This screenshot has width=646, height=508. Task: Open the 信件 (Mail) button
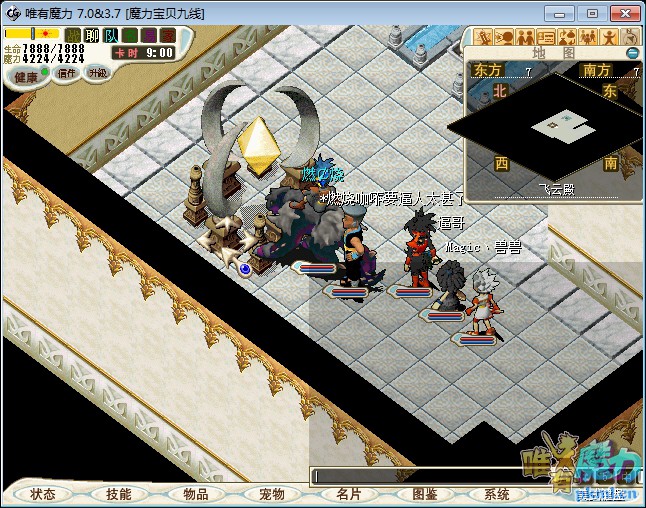(x=67, y=73)
